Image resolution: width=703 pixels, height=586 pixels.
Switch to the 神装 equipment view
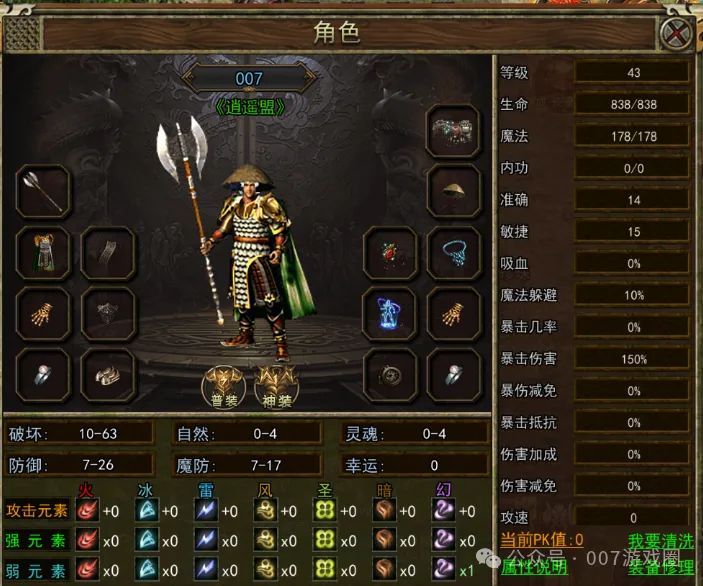278,383
